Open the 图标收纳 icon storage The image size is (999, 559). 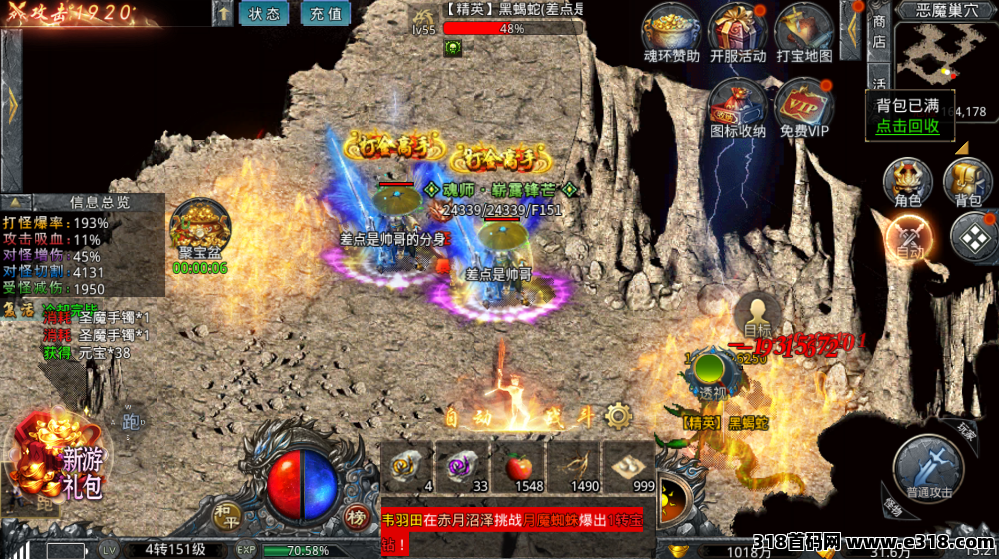[x=738, y=105]
